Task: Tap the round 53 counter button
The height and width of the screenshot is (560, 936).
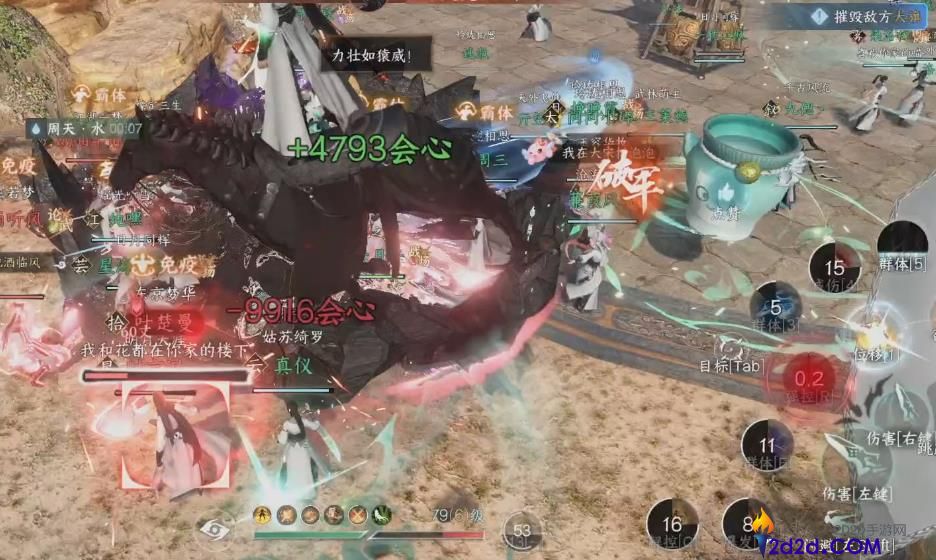Action: point(521,530)
